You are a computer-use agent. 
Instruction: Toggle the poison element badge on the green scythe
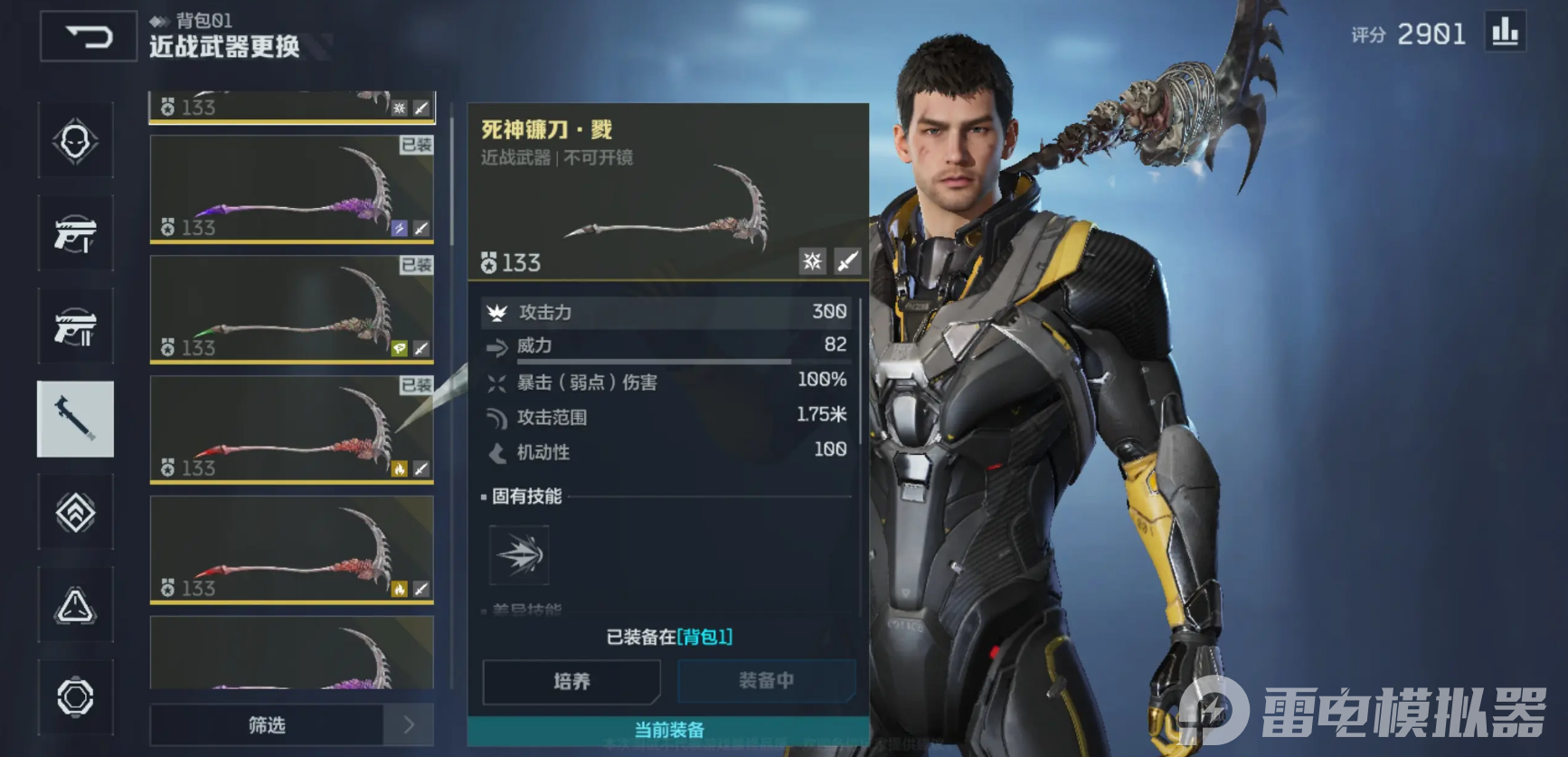(398, 348)
